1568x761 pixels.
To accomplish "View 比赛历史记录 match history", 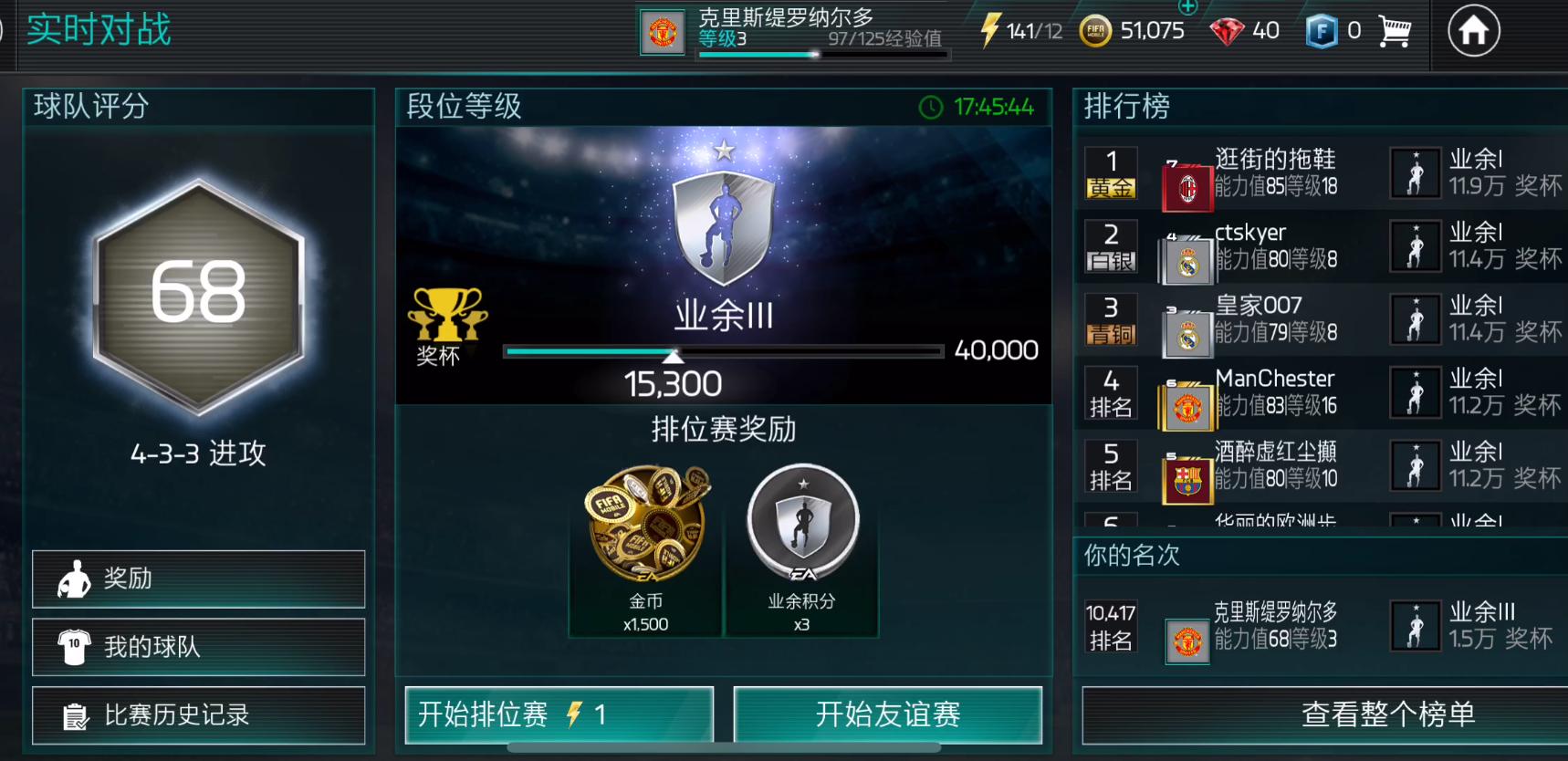I will pos(198,714).
